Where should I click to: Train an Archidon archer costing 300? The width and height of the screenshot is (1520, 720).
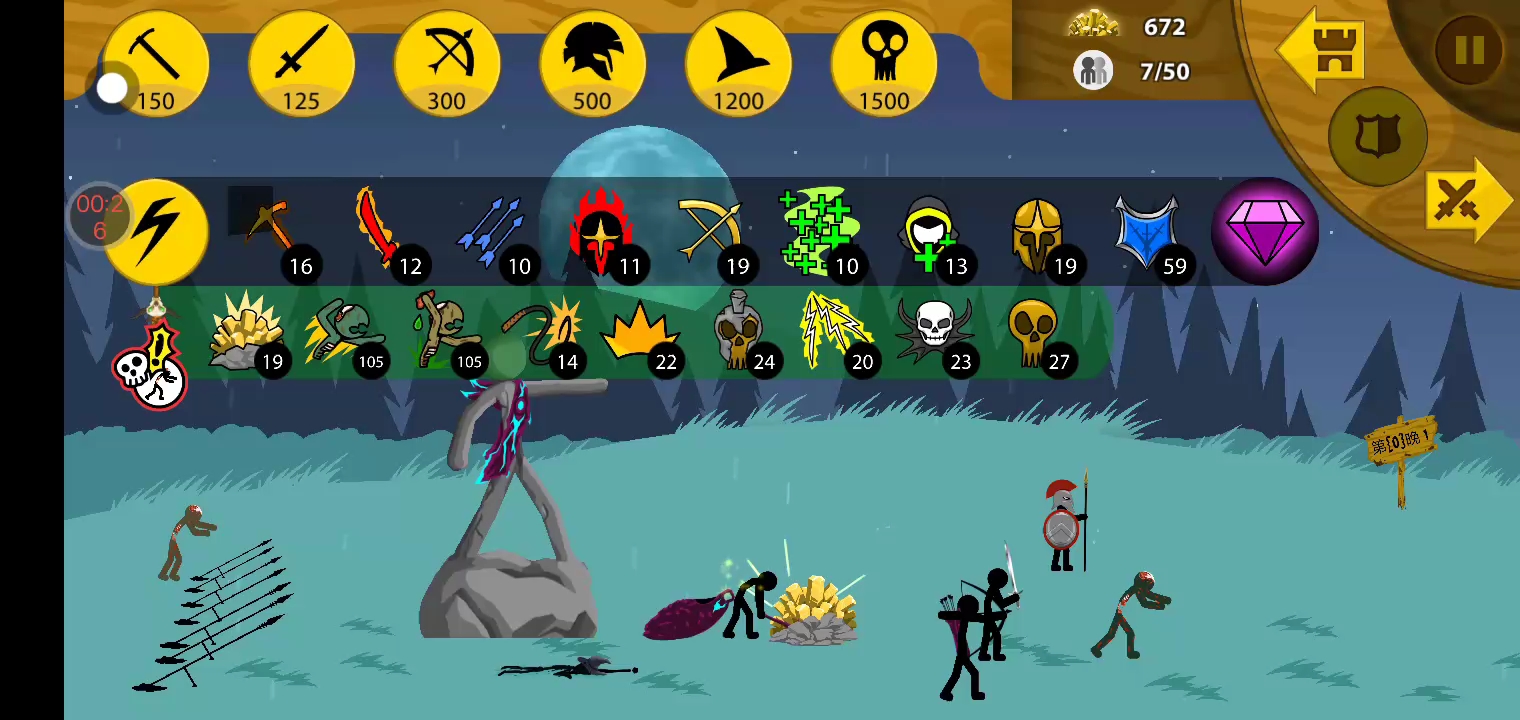pos(447,64)
